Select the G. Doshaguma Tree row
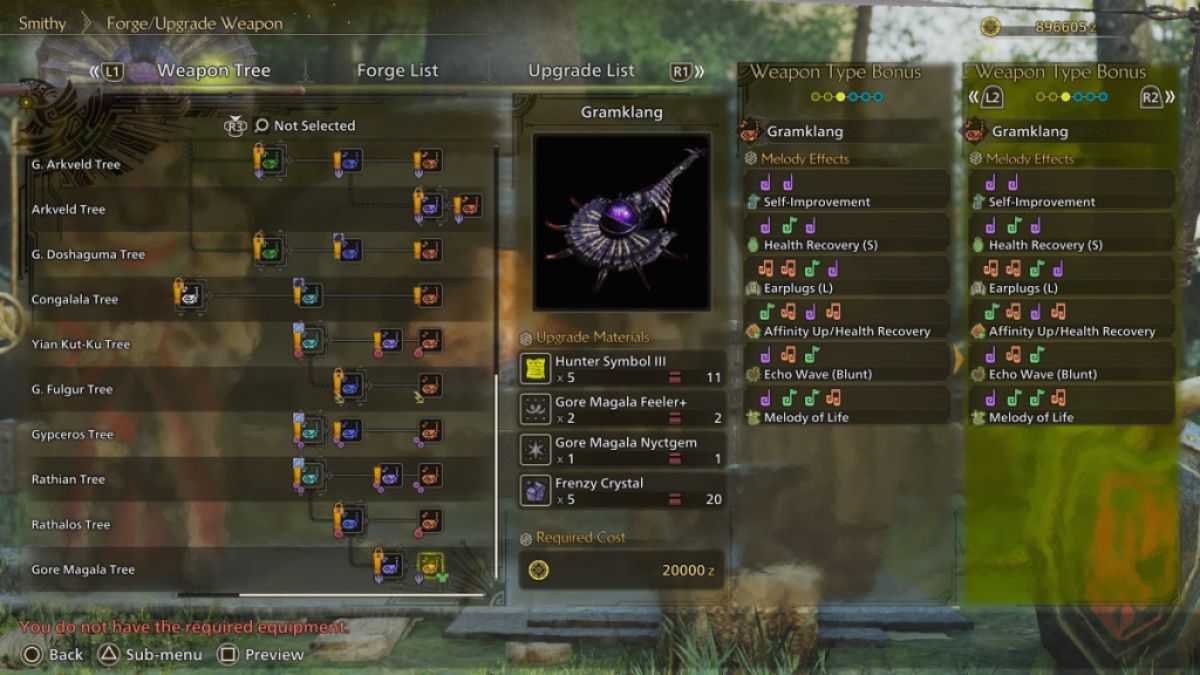 tap(88, 254)
